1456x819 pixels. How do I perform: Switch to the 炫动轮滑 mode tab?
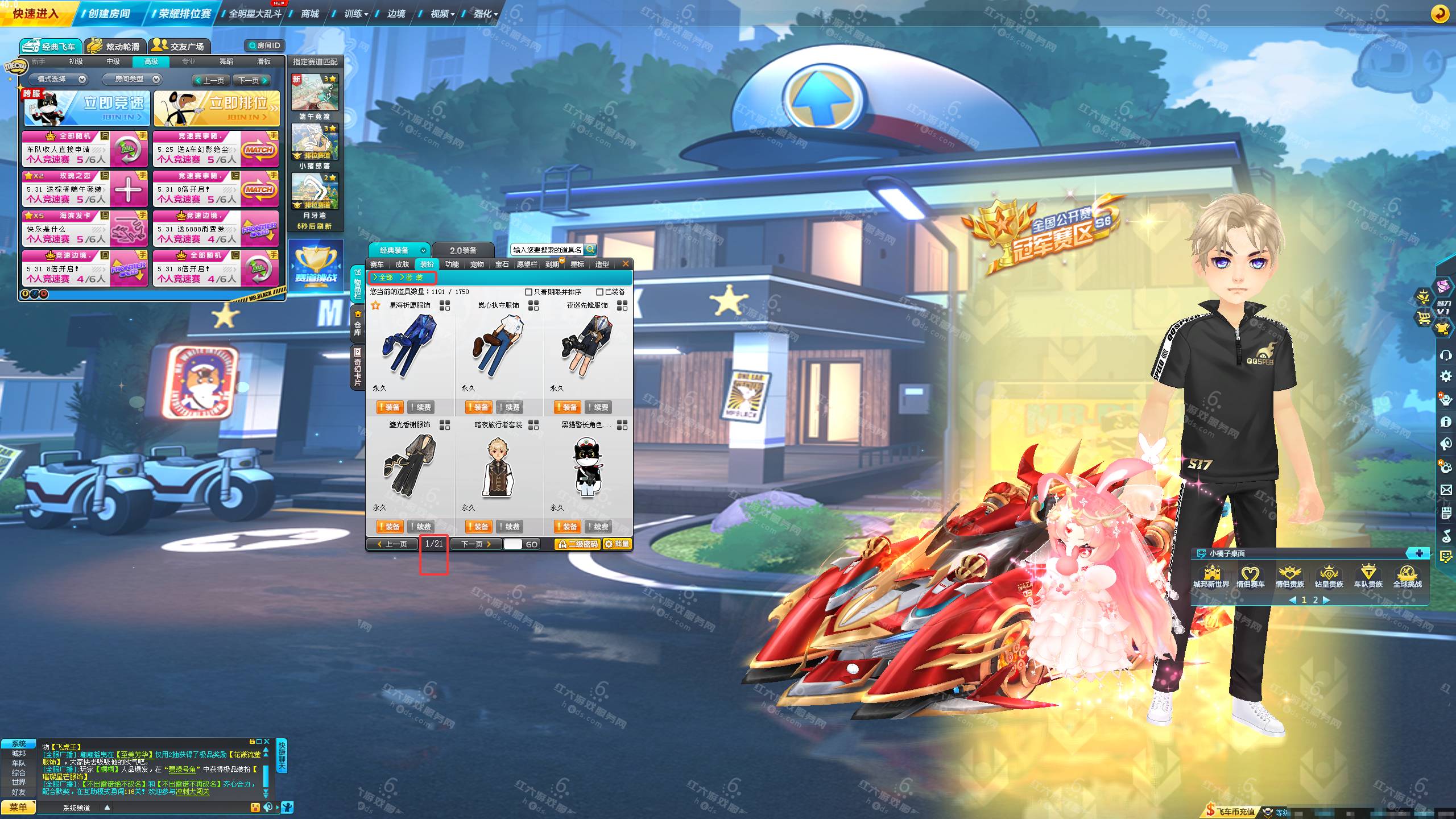click(x=115, y=46)
